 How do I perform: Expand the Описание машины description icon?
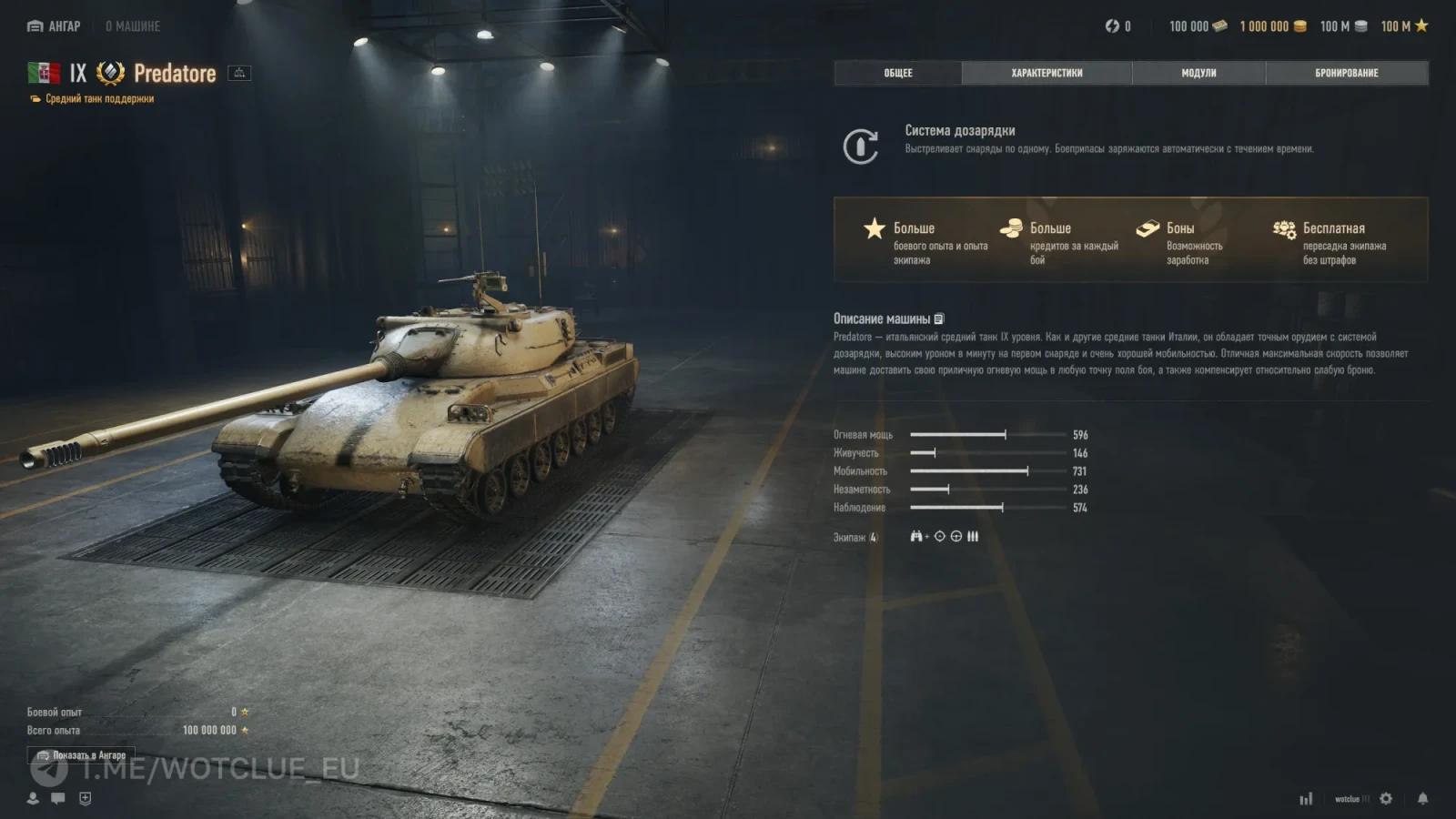pyautogui.click(x=939, y=318)
